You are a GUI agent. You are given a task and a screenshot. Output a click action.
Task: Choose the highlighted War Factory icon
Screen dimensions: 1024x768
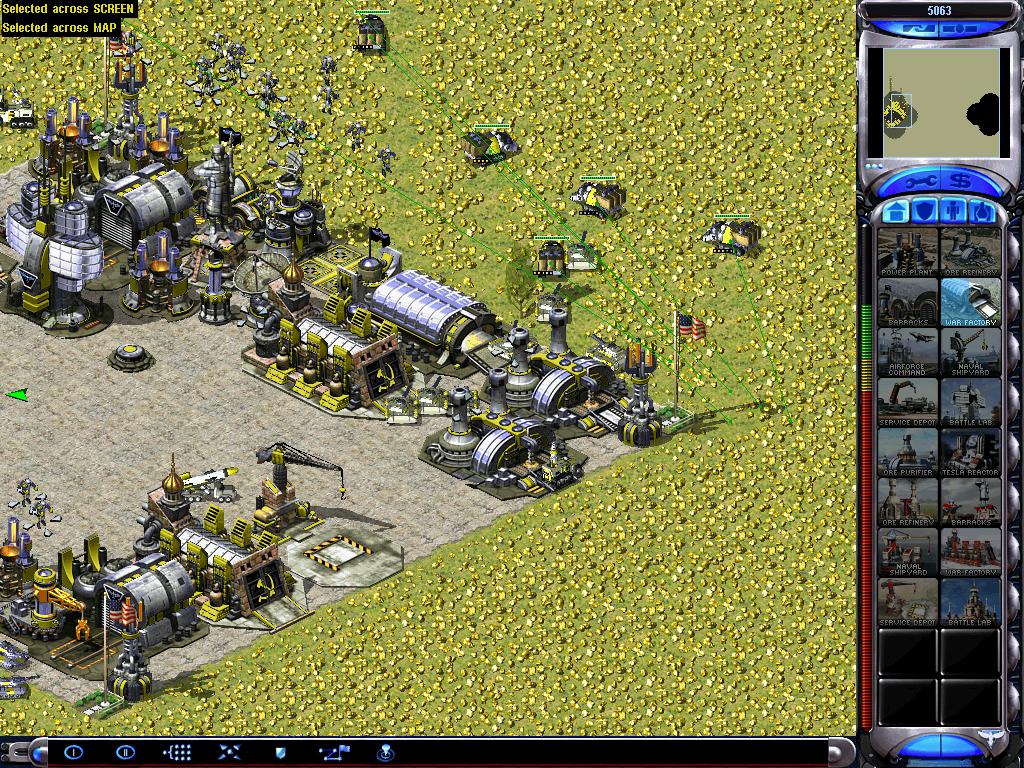tap(970, 301)
